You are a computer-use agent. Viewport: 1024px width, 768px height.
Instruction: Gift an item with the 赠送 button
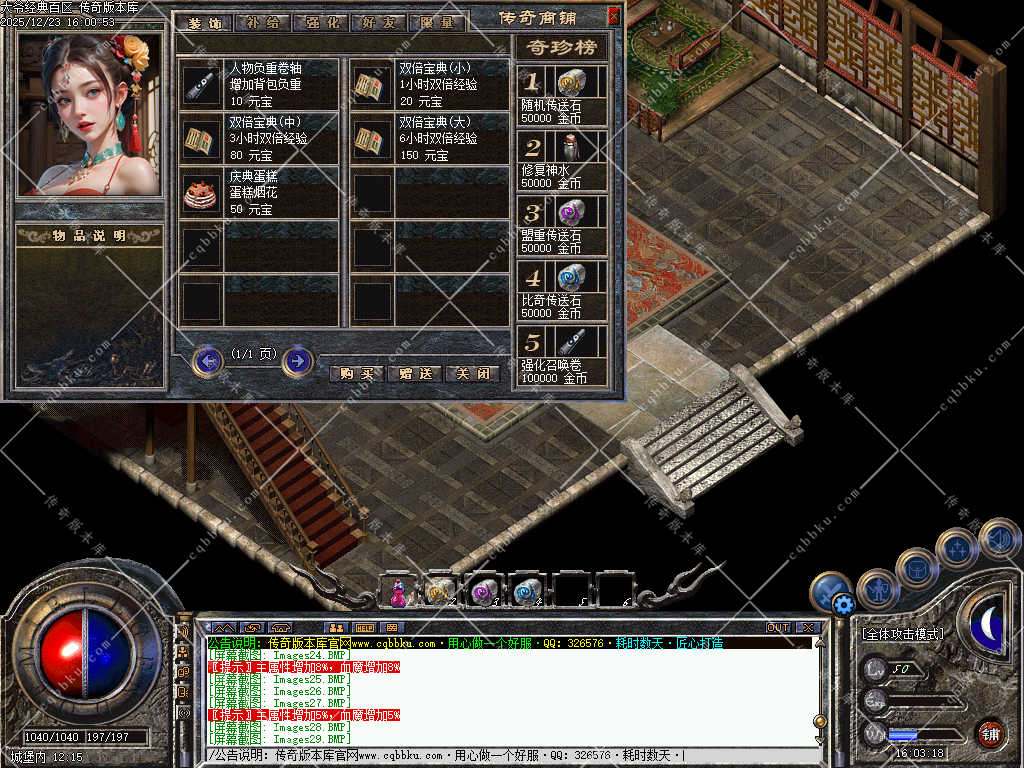[414, 373]
